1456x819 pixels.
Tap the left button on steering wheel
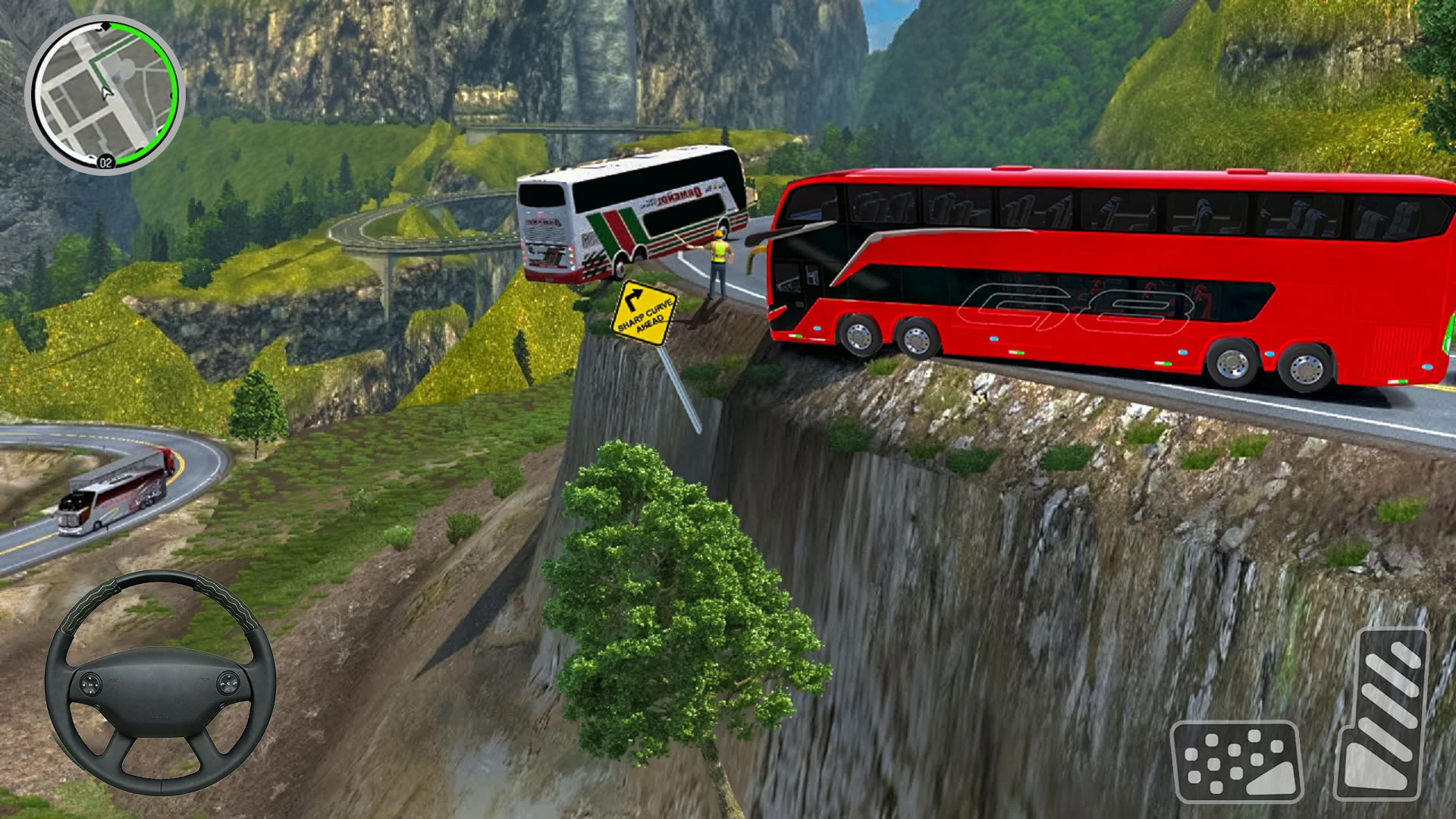coord(90,683)
